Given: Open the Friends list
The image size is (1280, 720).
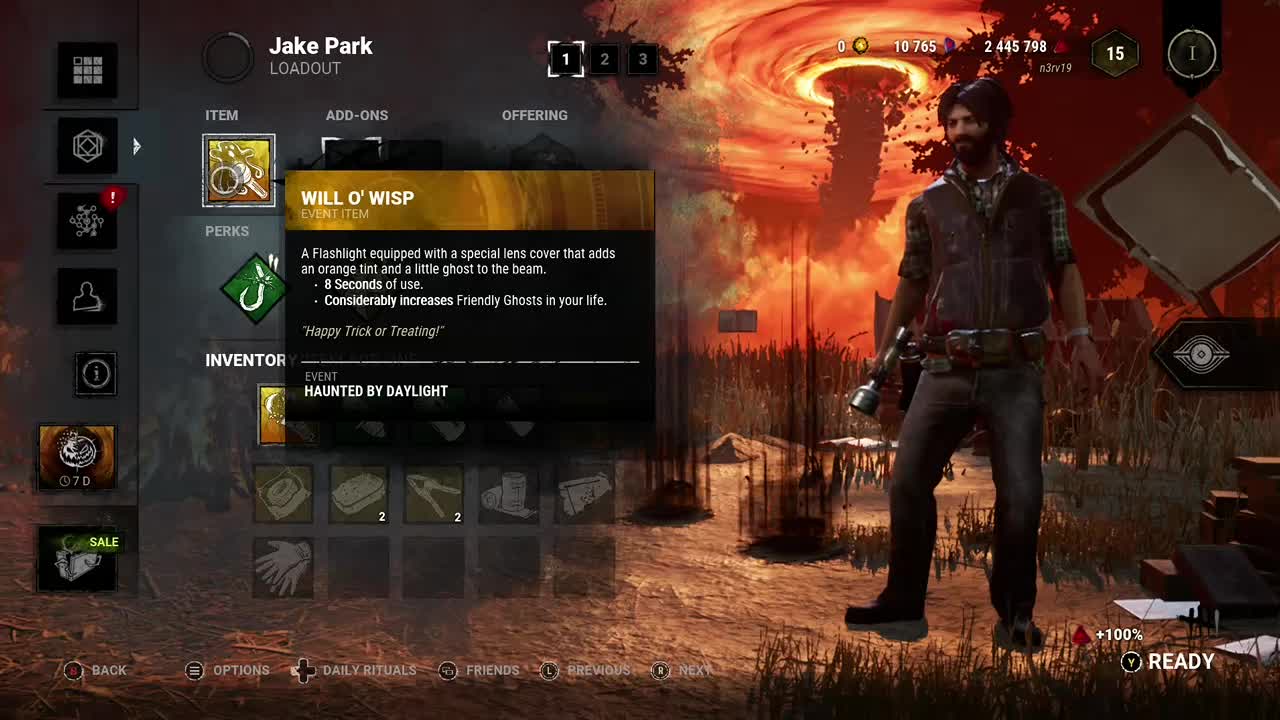Looking at the screenshot, I should coord(479,670).
